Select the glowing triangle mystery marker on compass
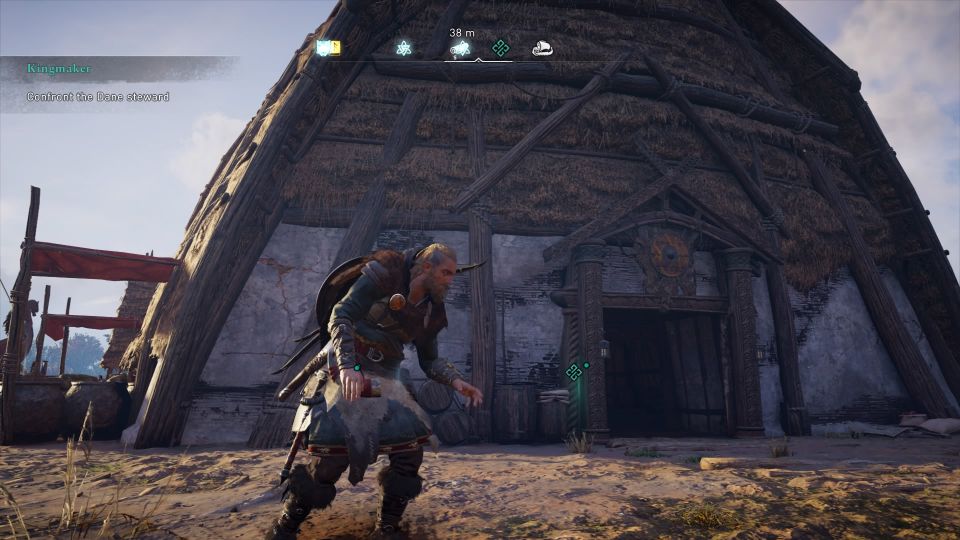Image resolution: width=960 pixels, height=540 pixels. coord(404,48)
